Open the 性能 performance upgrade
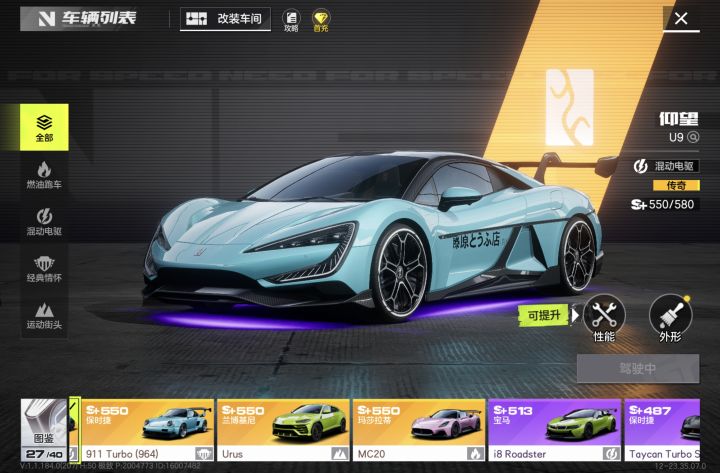Viewport: 720px width, 473px height. 603,318
